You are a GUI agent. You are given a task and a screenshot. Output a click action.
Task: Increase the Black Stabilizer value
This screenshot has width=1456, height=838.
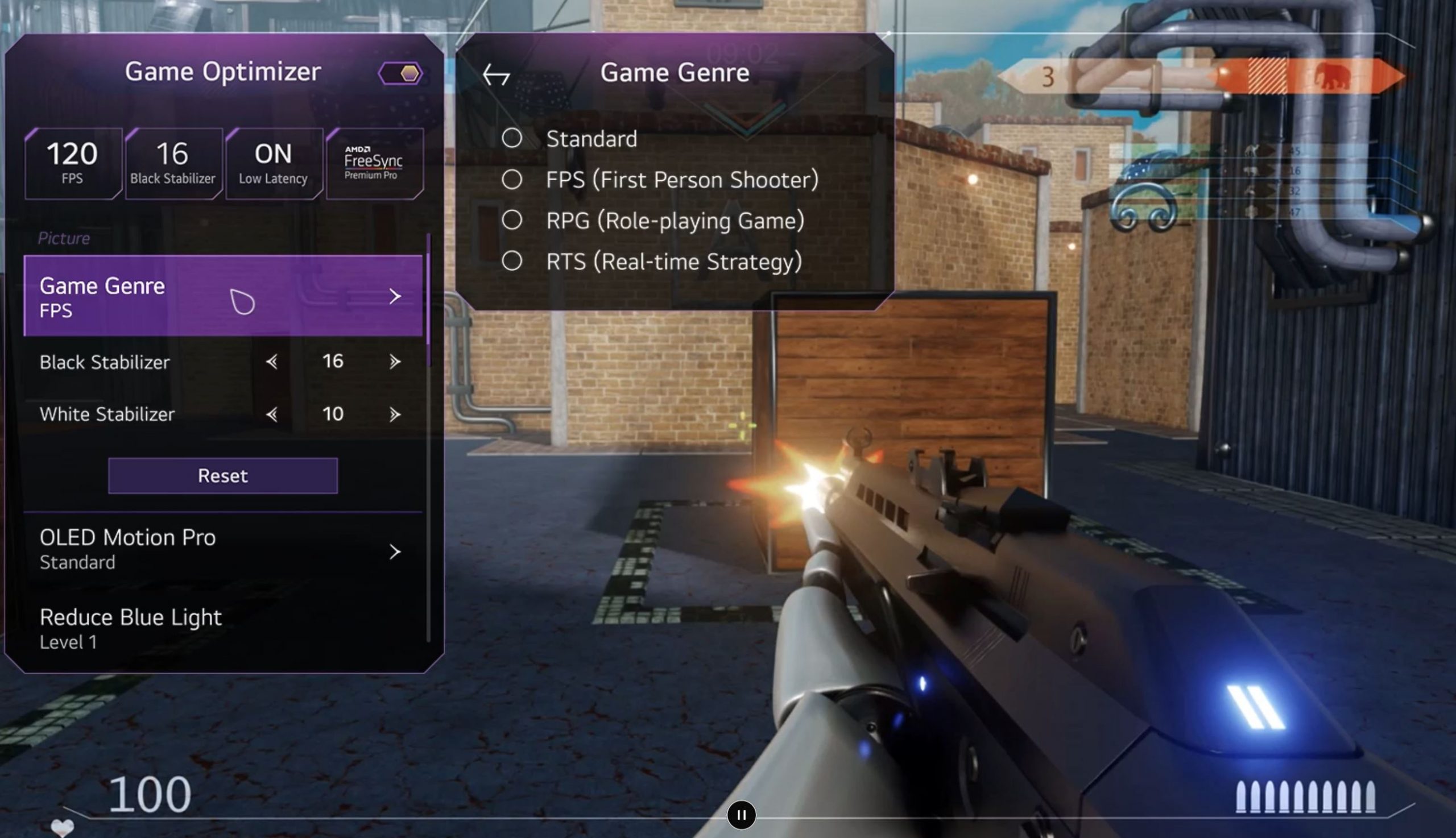pyautogui.click(x=394, y=362)
